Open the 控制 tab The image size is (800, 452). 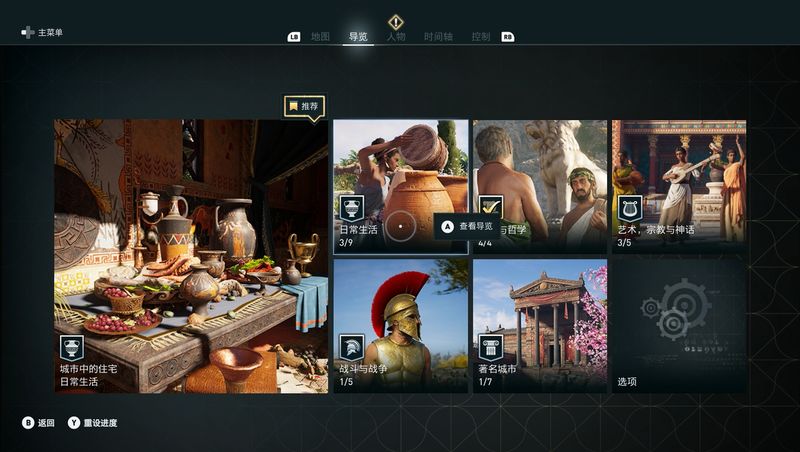pos(481,37)
